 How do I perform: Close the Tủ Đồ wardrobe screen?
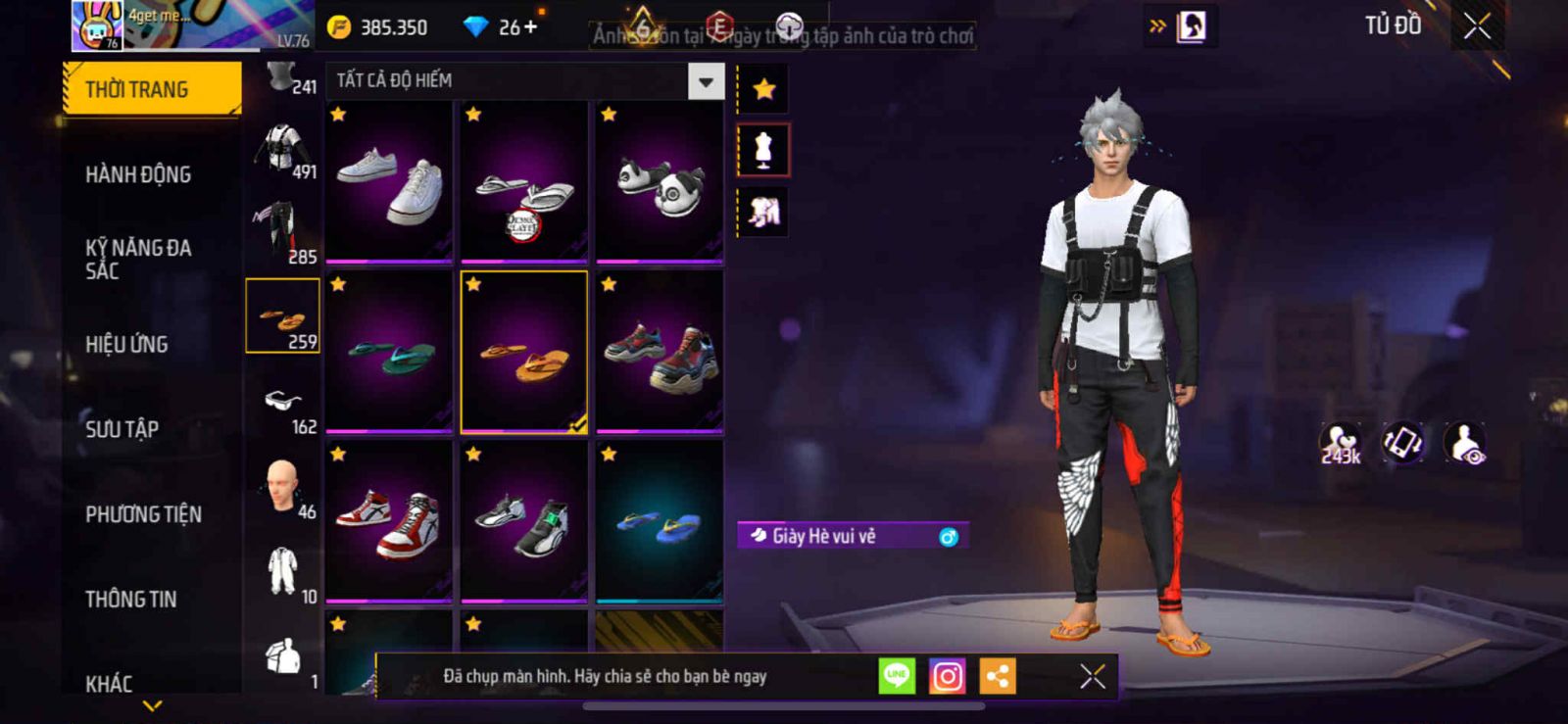point(1477,26)
